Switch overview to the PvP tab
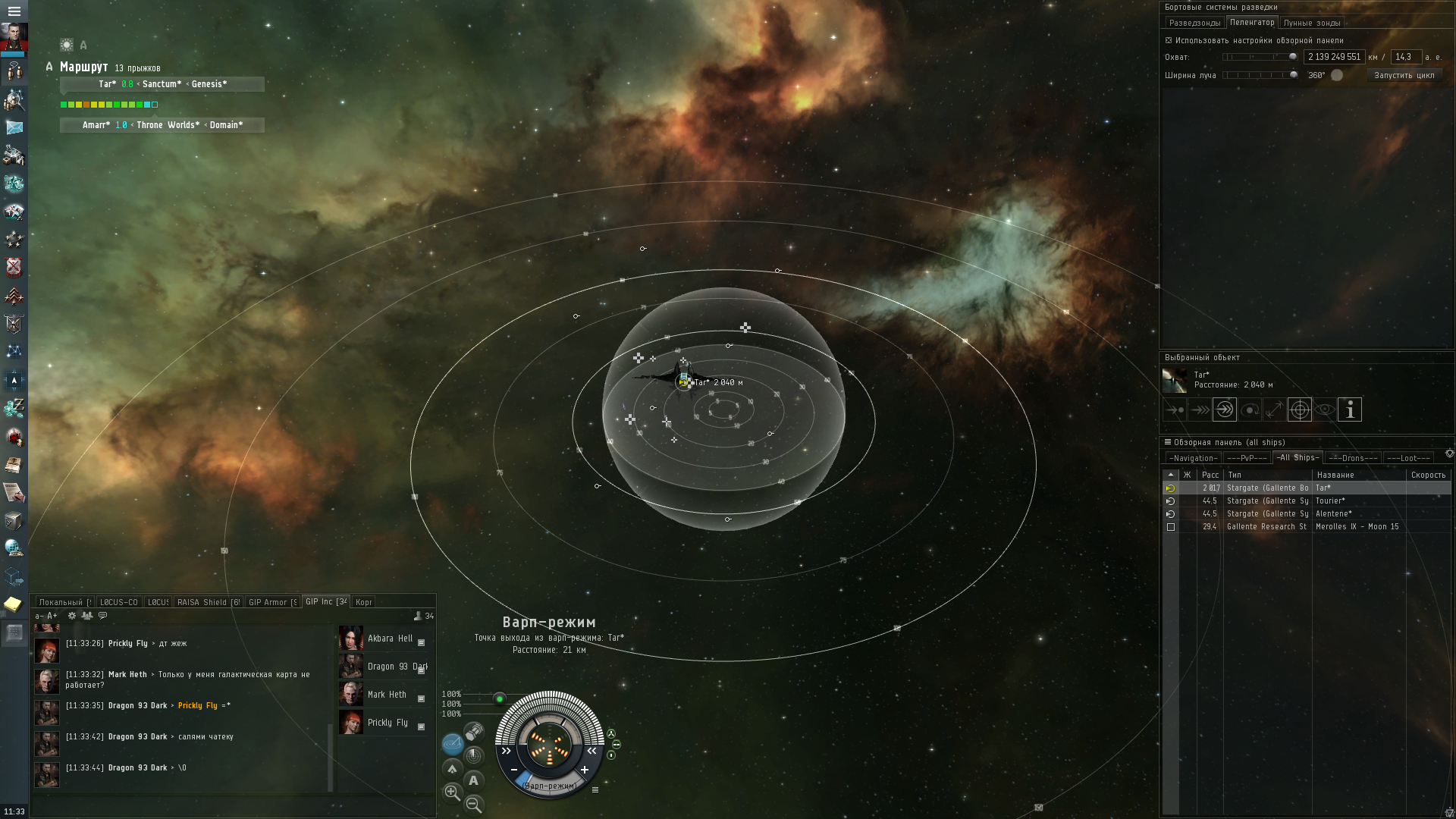The width and height of the screenshot is (1456, 819). coord(1247,458)
